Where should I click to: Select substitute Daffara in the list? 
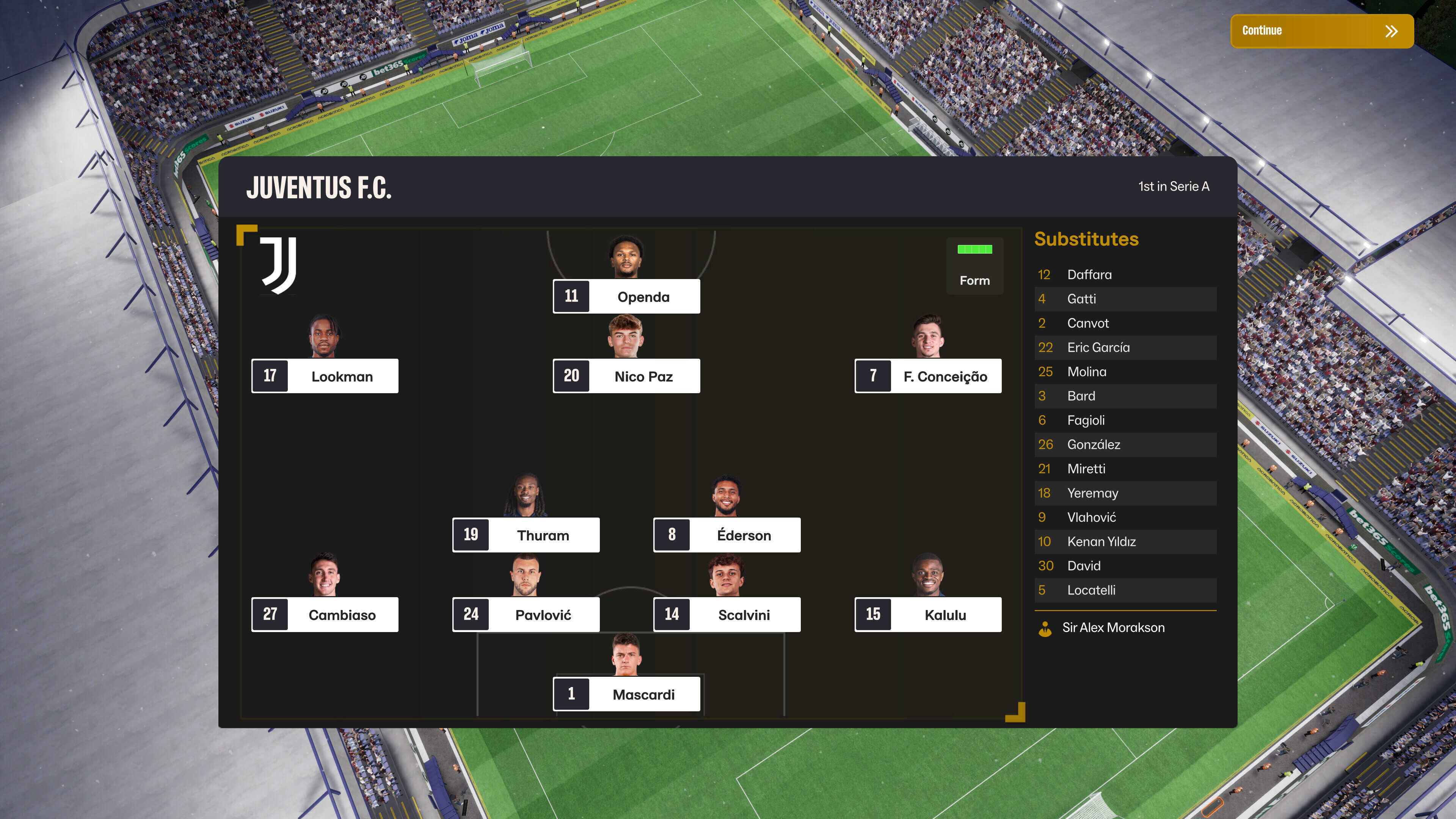coord(1089,275)
